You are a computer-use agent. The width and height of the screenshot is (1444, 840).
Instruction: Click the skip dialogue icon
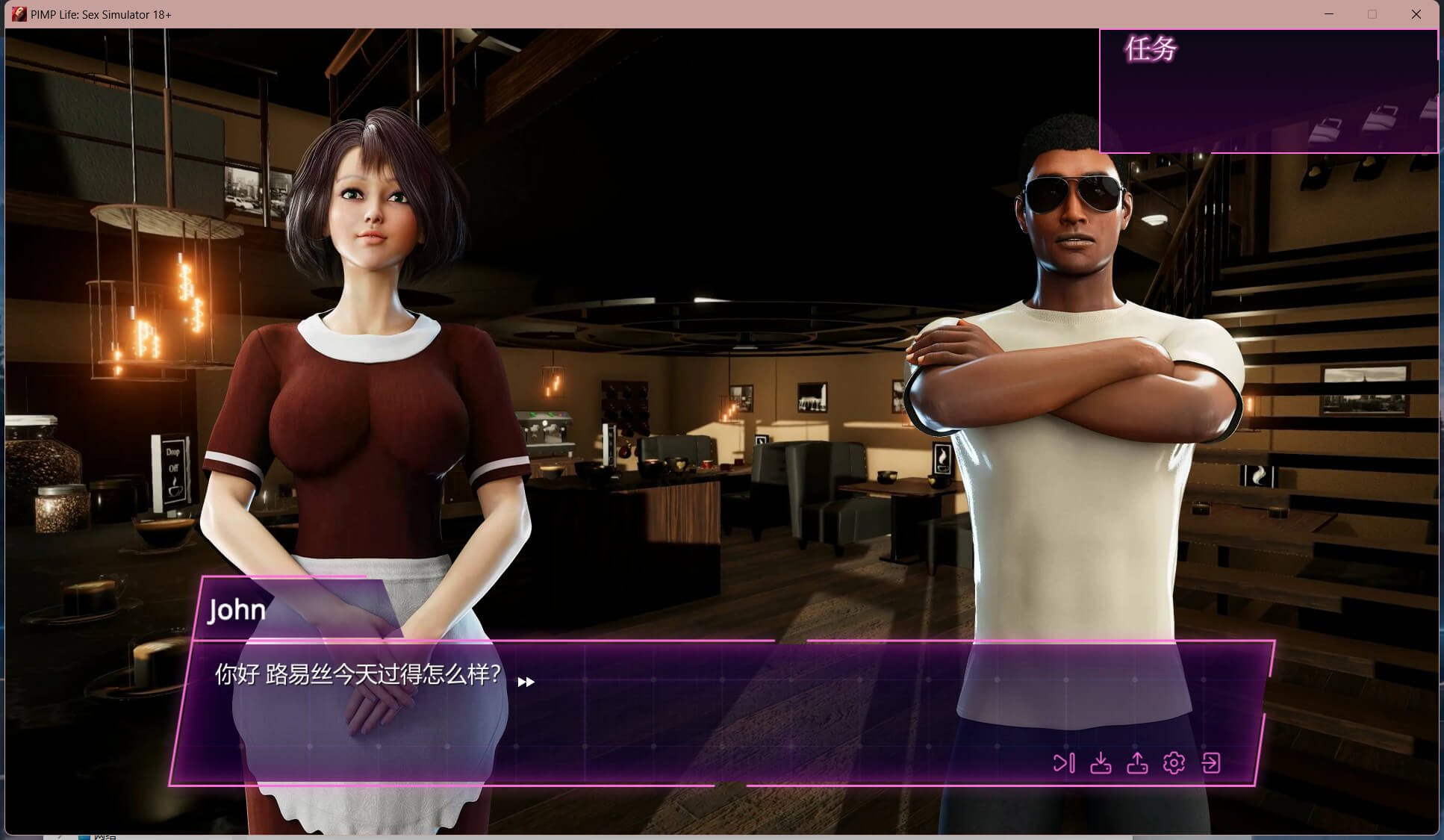pos(1064,763)
